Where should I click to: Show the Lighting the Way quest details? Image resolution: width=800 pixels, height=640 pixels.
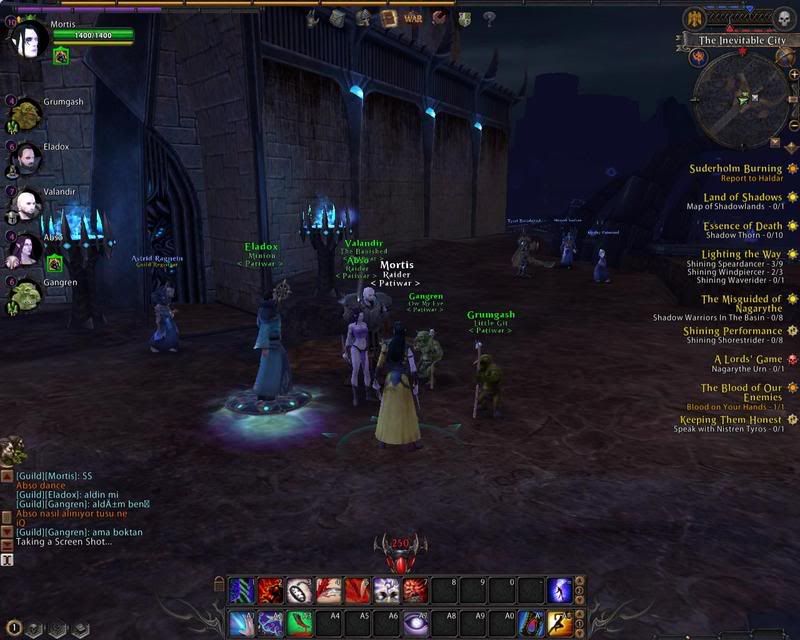click(x=741, y=254)
